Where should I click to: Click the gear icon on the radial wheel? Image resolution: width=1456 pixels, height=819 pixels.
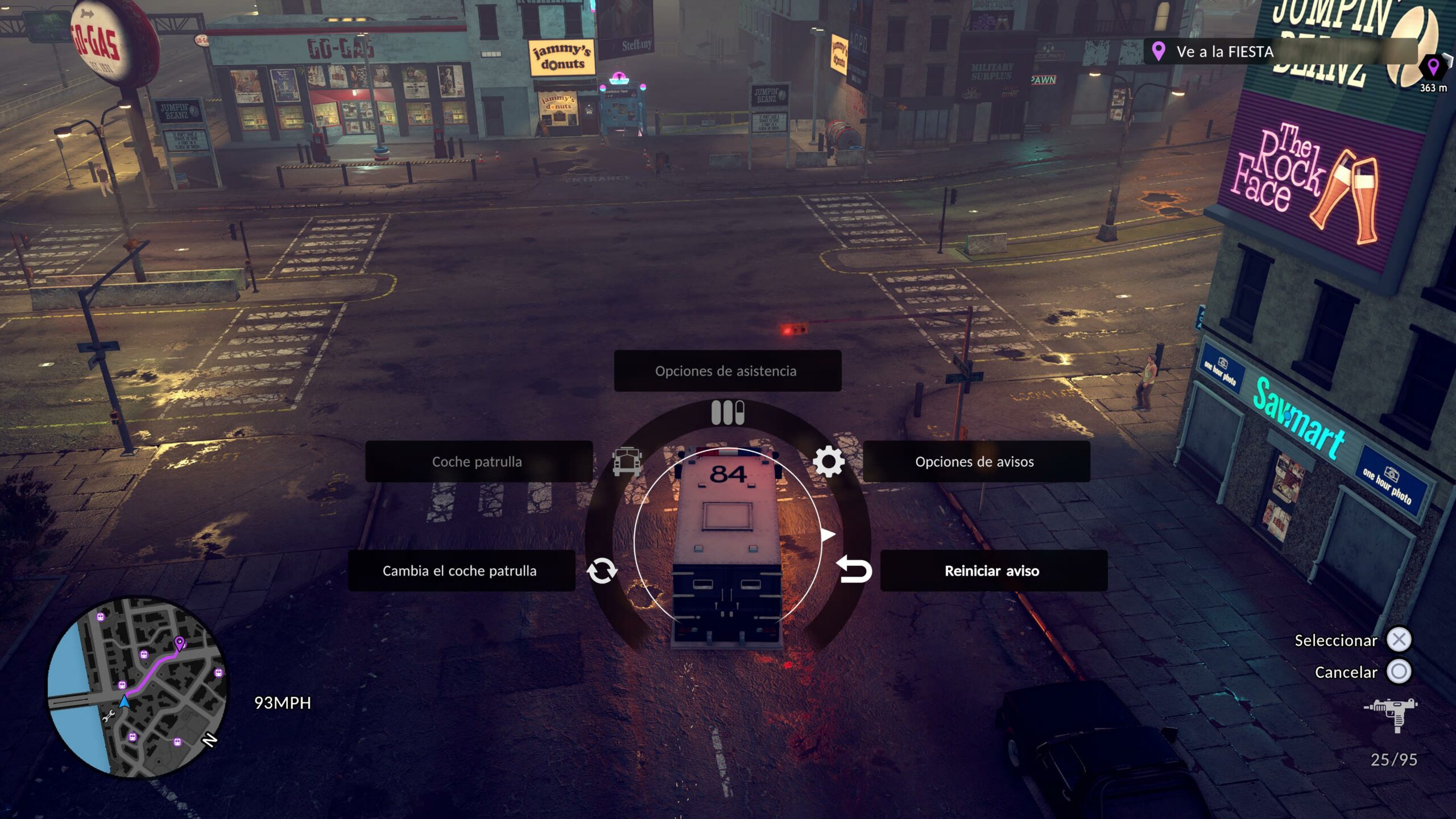tap(829, 461)
